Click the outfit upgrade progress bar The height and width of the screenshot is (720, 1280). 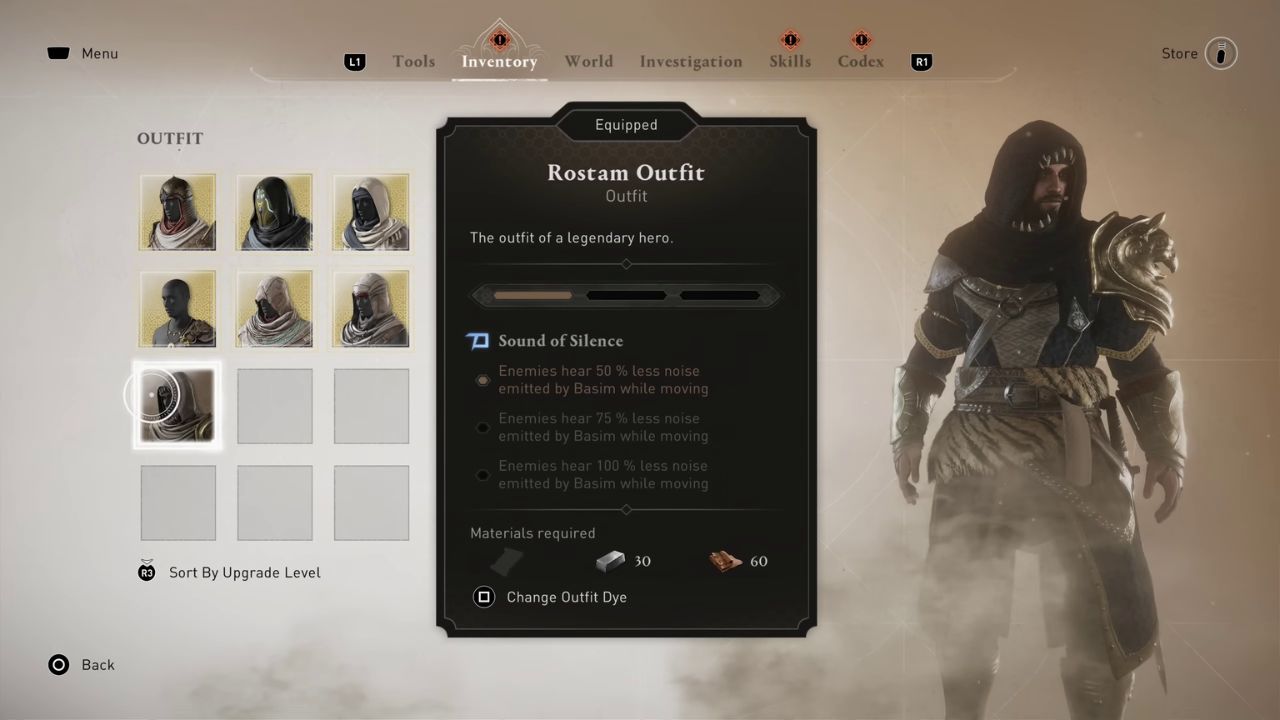(x=626, y=295)
